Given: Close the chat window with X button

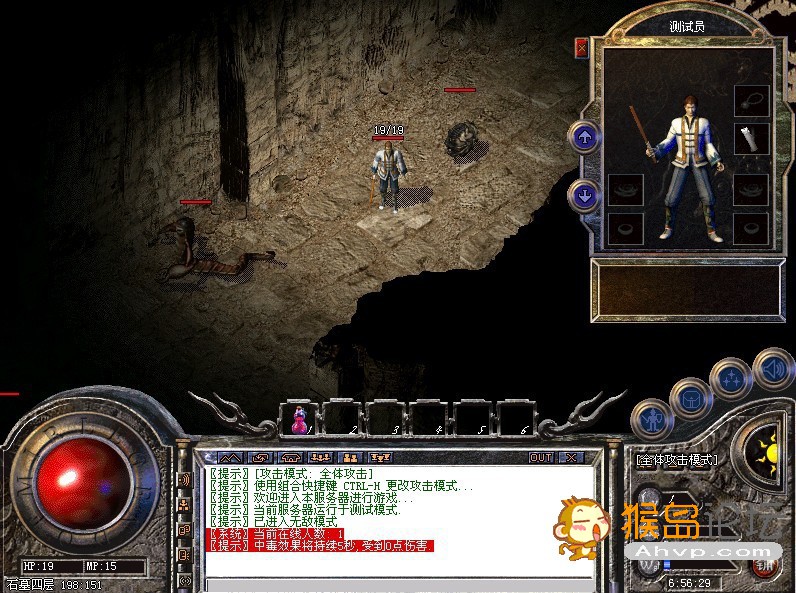Looking at the screenshot, I should (x=570, y=457).
